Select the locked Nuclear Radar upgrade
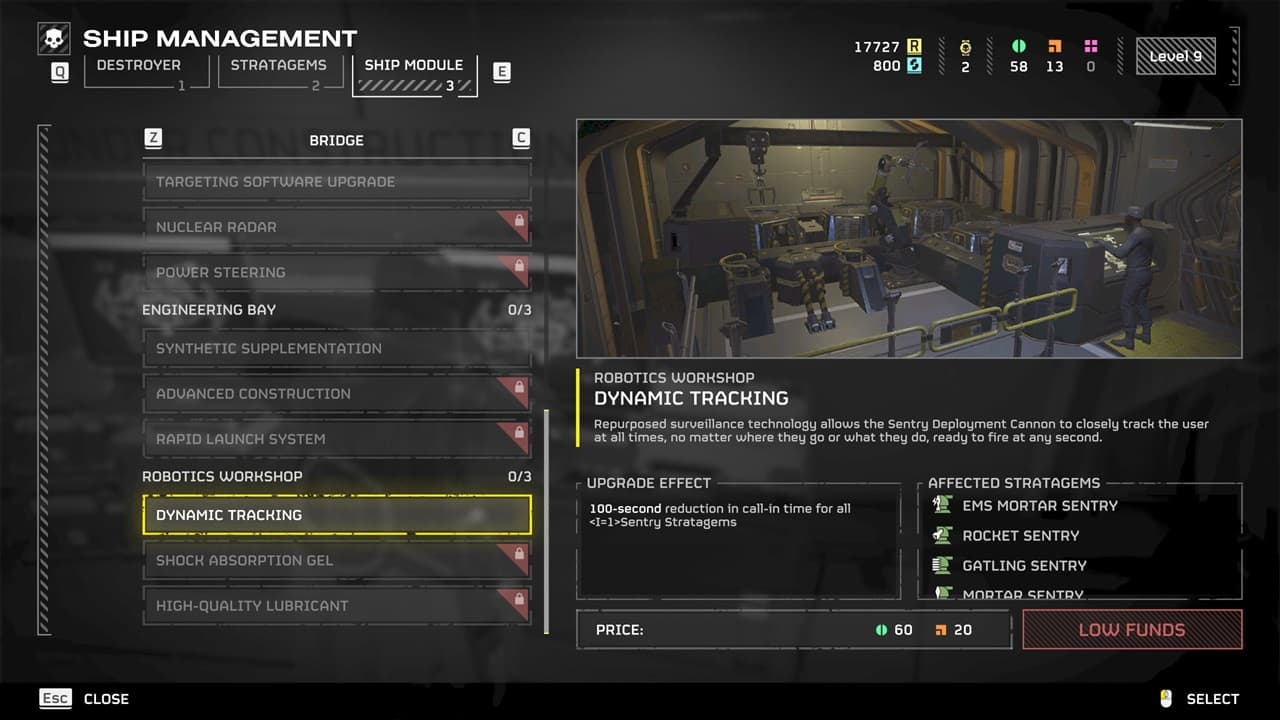This screenshot has height=720, width=1280. pos(336,227)
